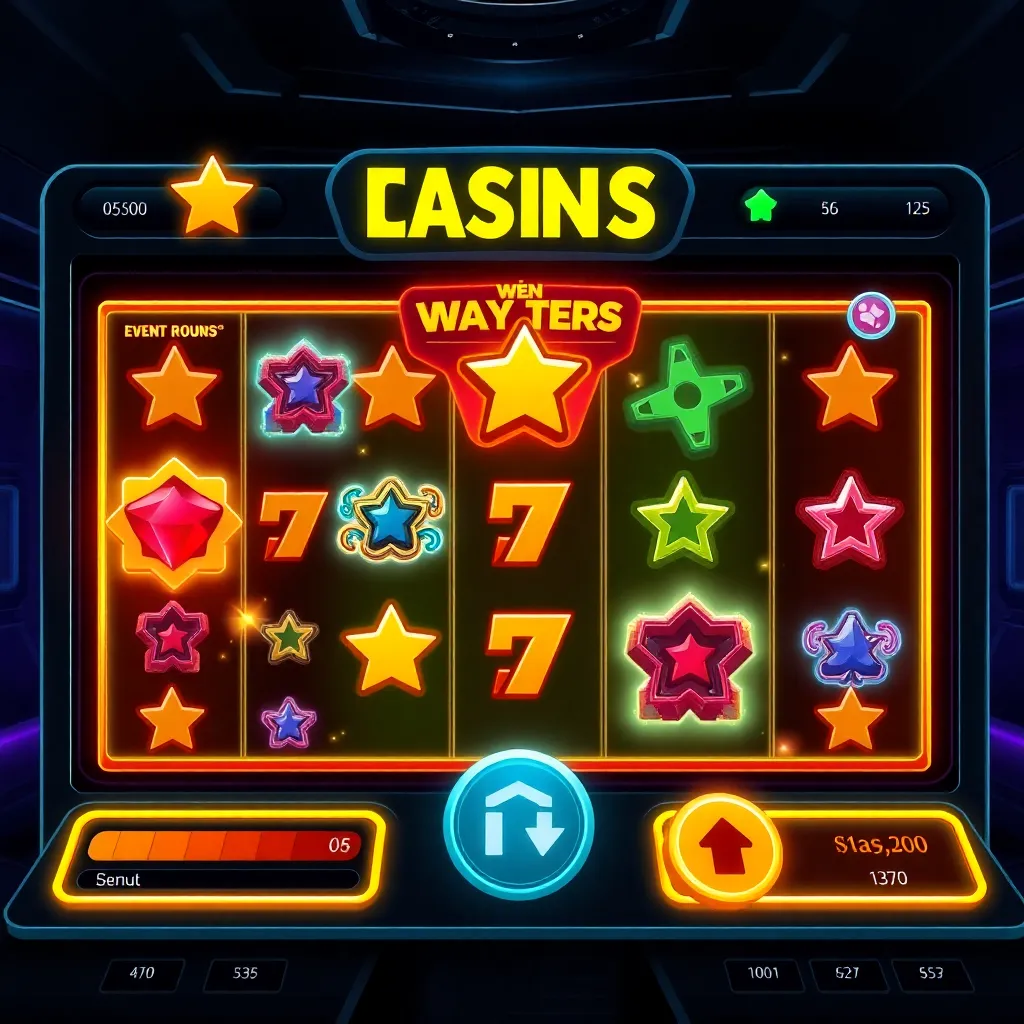Image resolution: width=1024 pixels, height=1024 pixels.
Task: Click the red up-arrow coin button
Action: pyautogui.click(x=724, y=850)
